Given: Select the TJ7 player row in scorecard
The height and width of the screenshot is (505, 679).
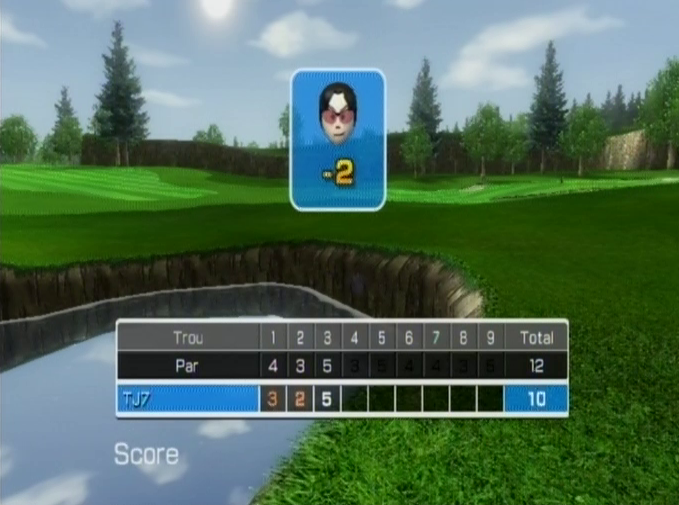Looking at the screenshot, I should point(188,399).
